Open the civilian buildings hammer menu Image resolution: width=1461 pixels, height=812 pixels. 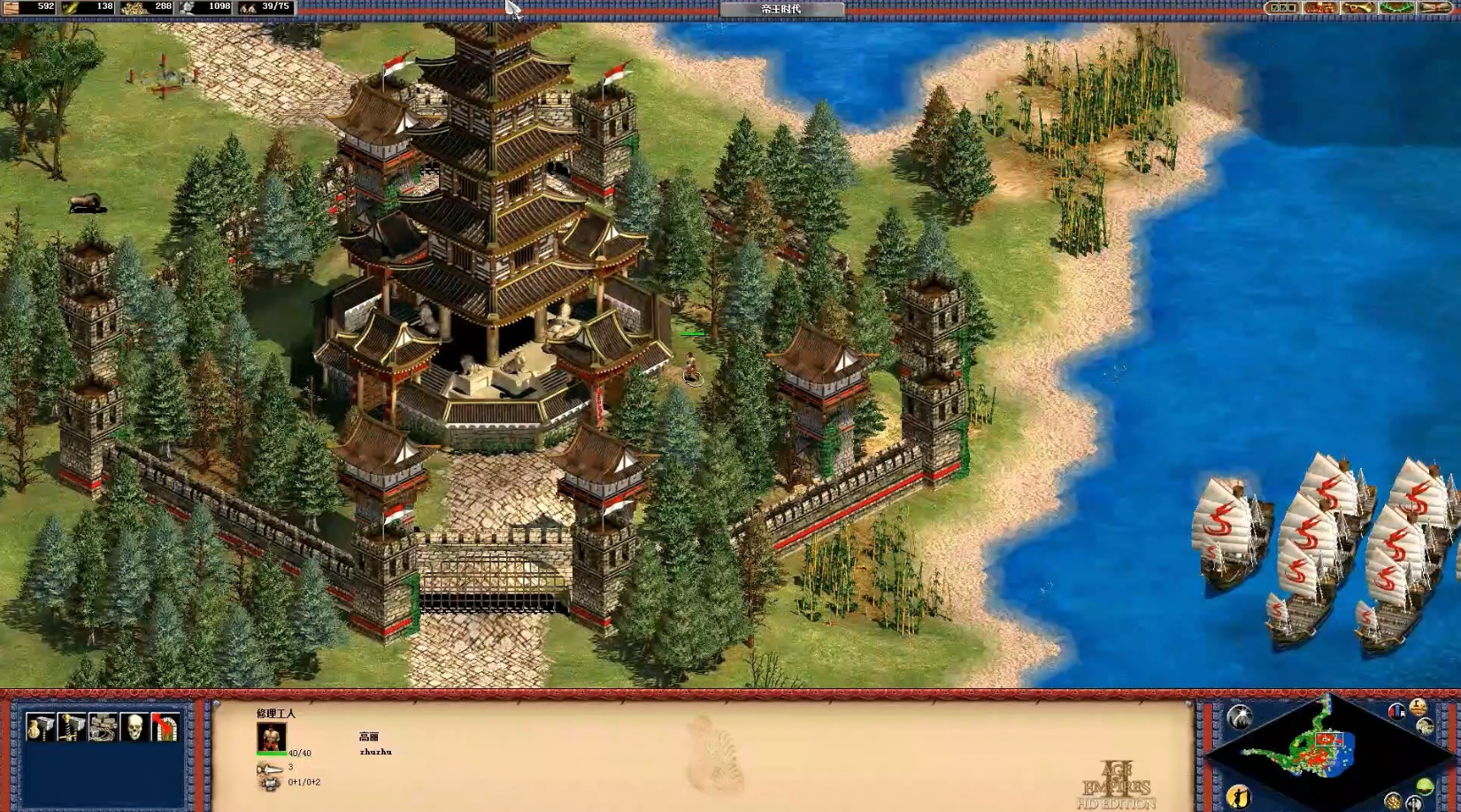tap(39, 727)
